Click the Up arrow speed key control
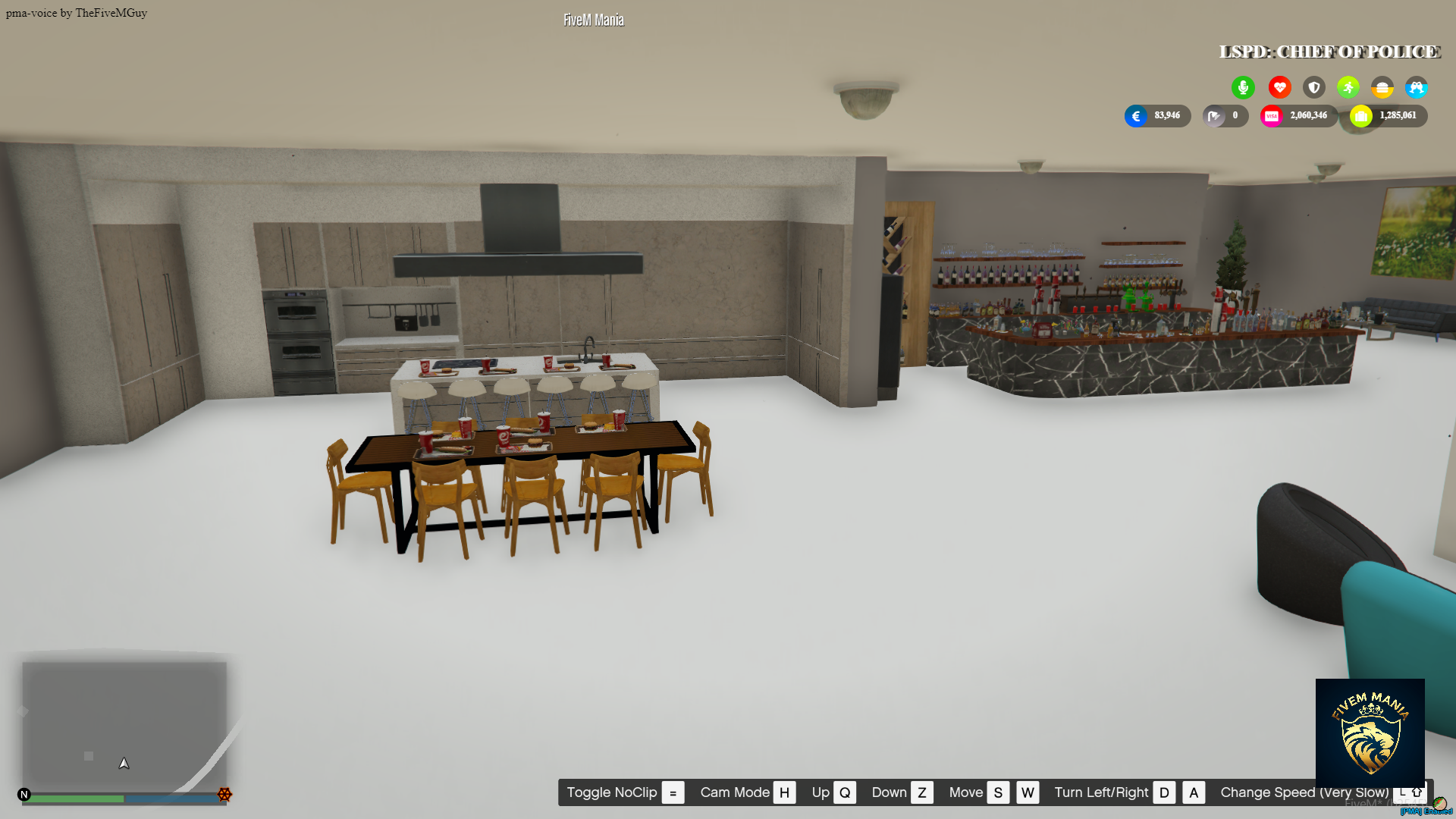1456x819 pixels. (x=845, y=792)
